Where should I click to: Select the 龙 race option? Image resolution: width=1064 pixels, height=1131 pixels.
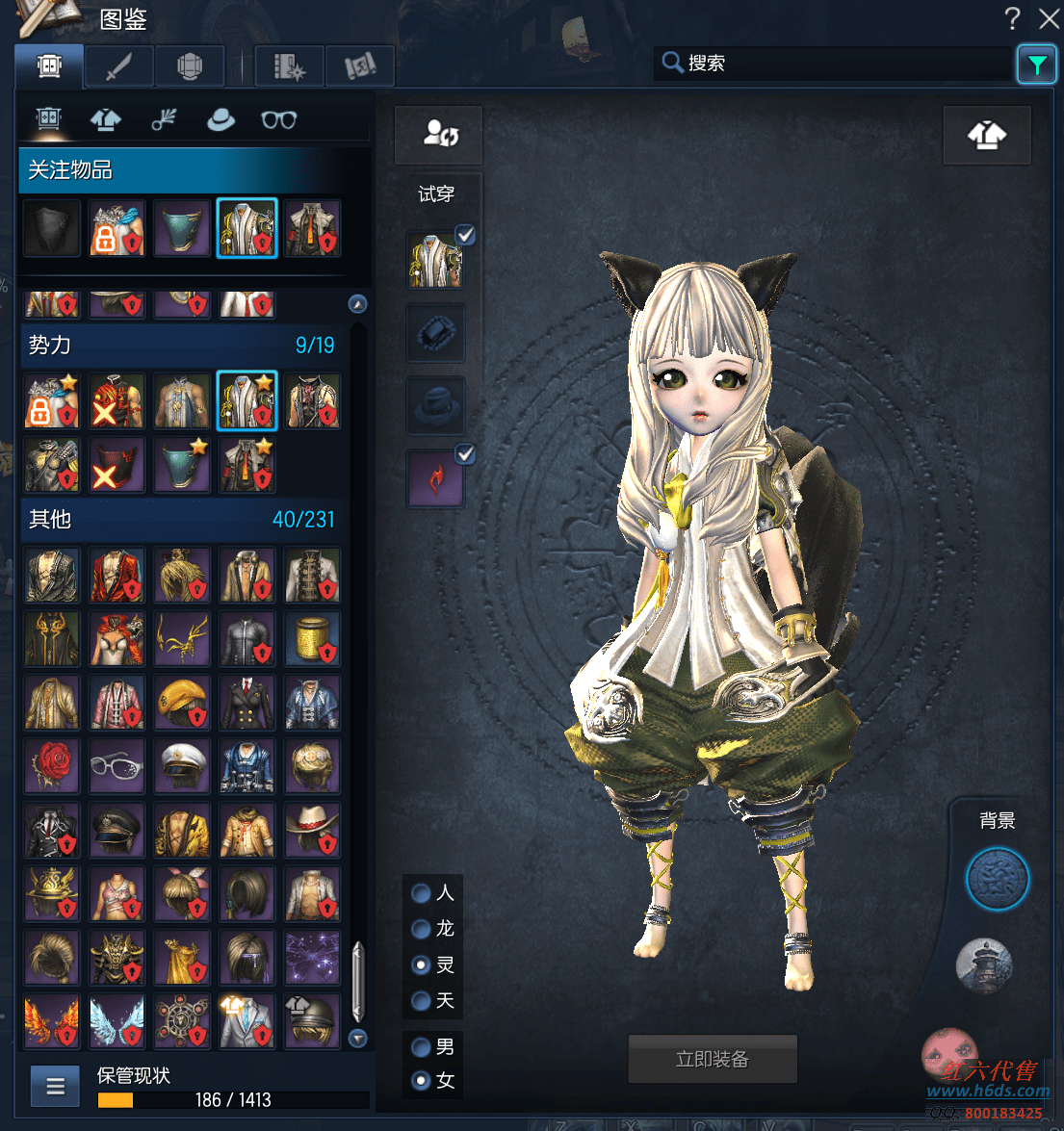pos(422,929)
